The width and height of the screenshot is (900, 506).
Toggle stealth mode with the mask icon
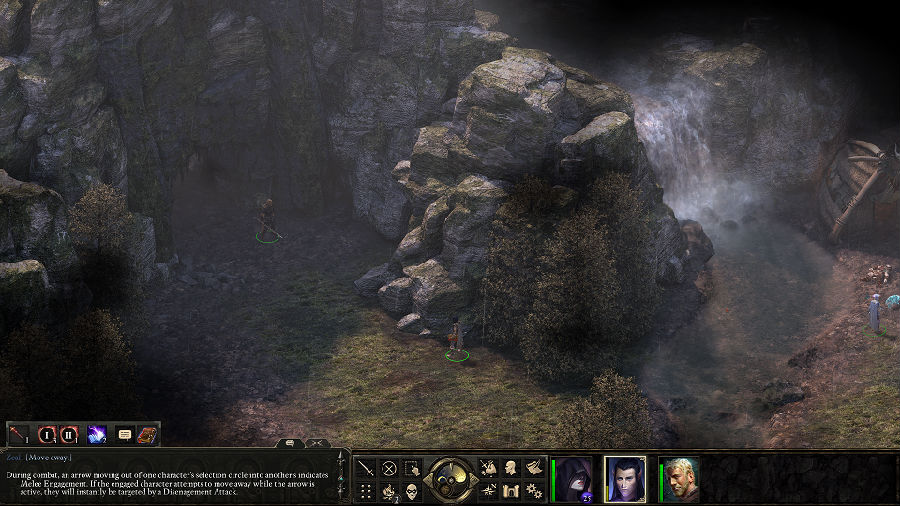pos(411,491)
